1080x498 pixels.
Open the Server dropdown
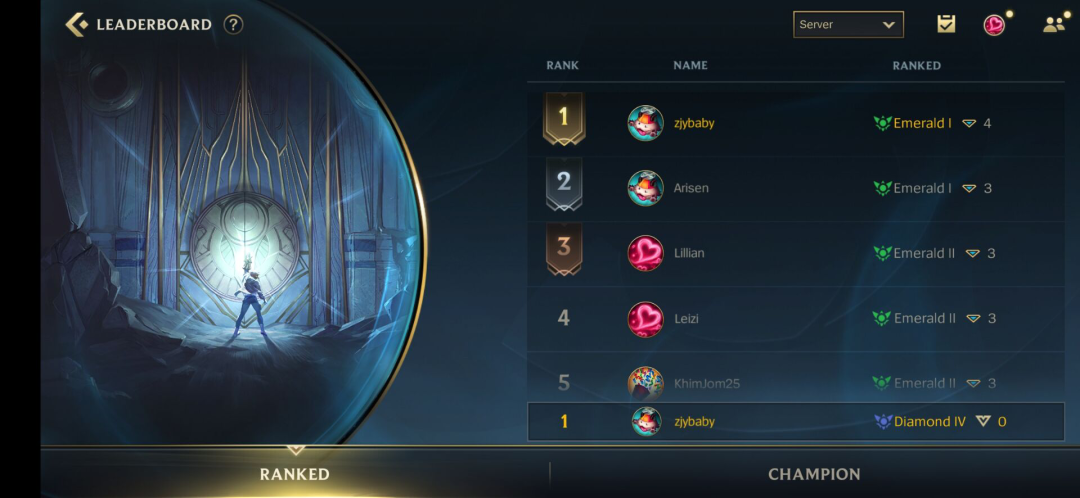tap(848, 24)
